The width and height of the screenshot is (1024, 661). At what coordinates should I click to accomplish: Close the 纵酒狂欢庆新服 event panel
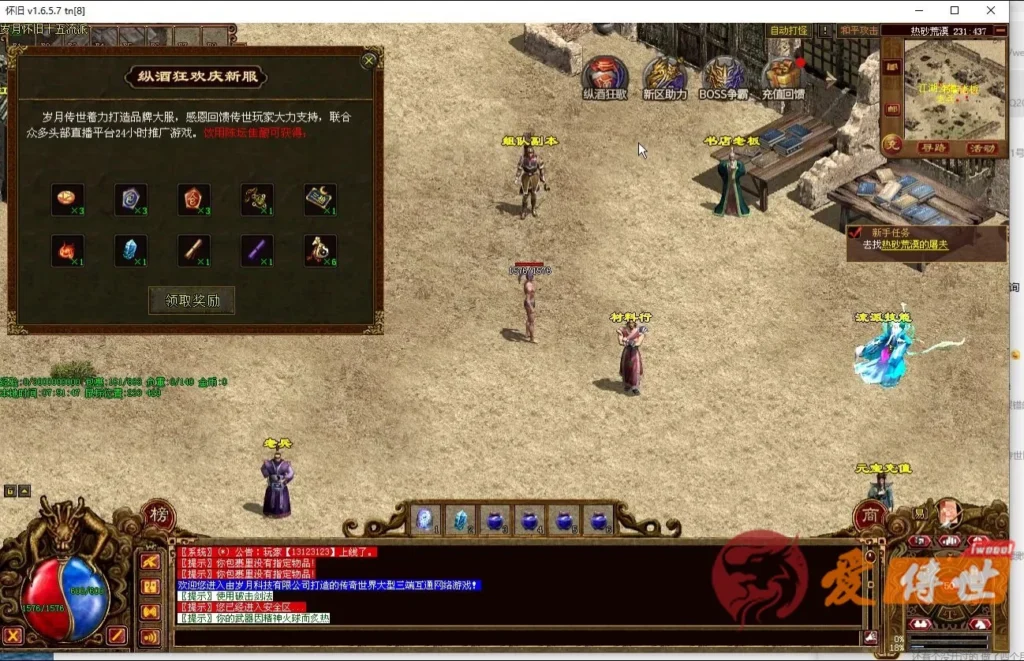pyautogui.click(x=369, y=61)
